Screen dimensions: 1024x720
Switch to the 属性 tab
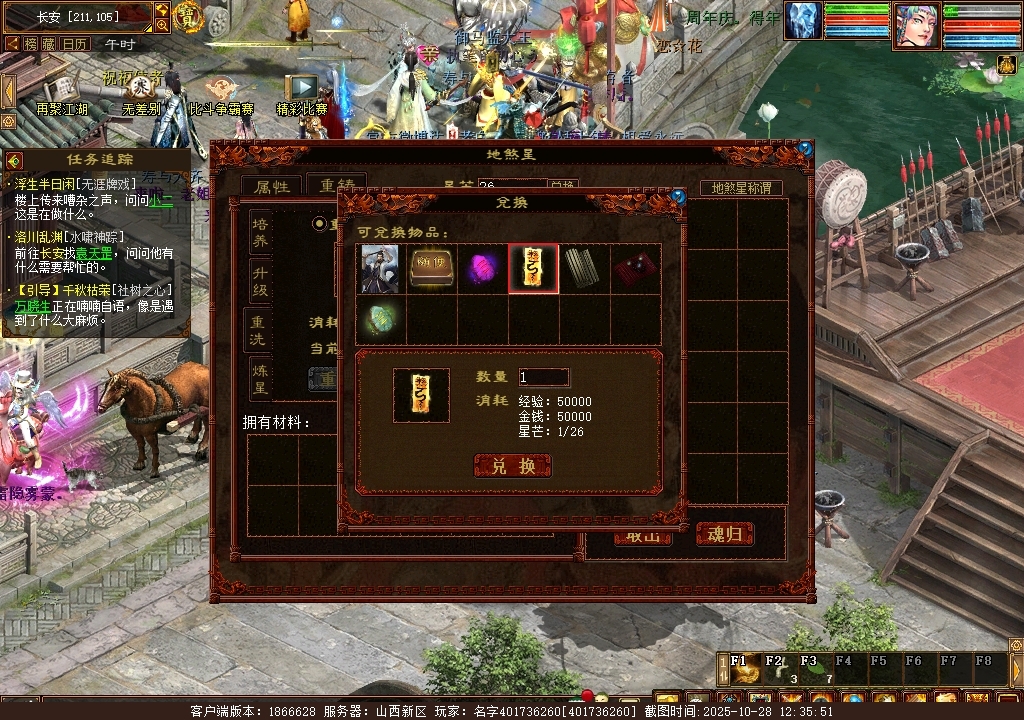pos(271,187)
